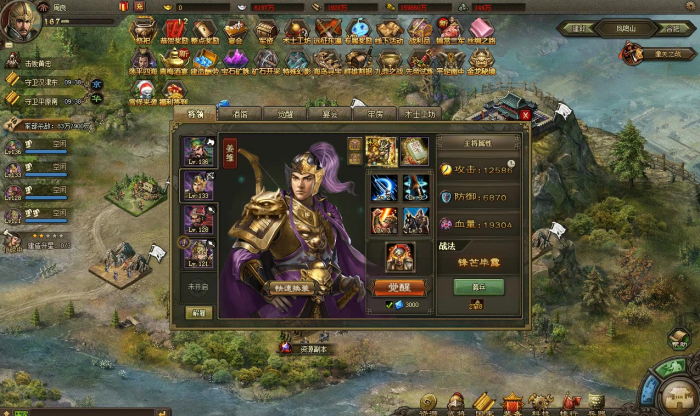
Task: Switch to the 宴会 banquet tab
Action: click(x=329, y=114)
